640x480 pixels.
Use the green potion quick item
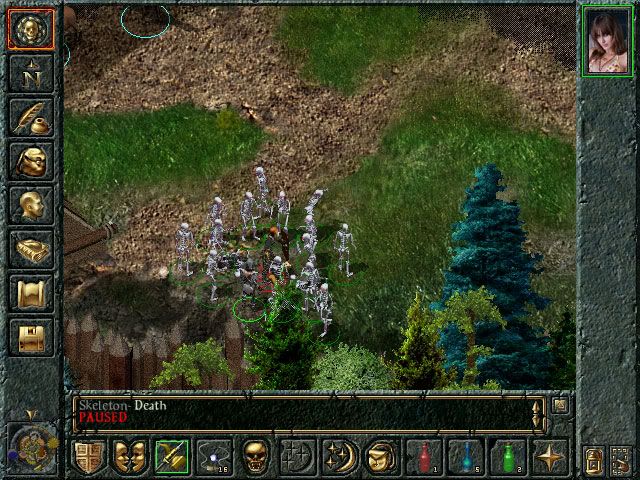507,456
